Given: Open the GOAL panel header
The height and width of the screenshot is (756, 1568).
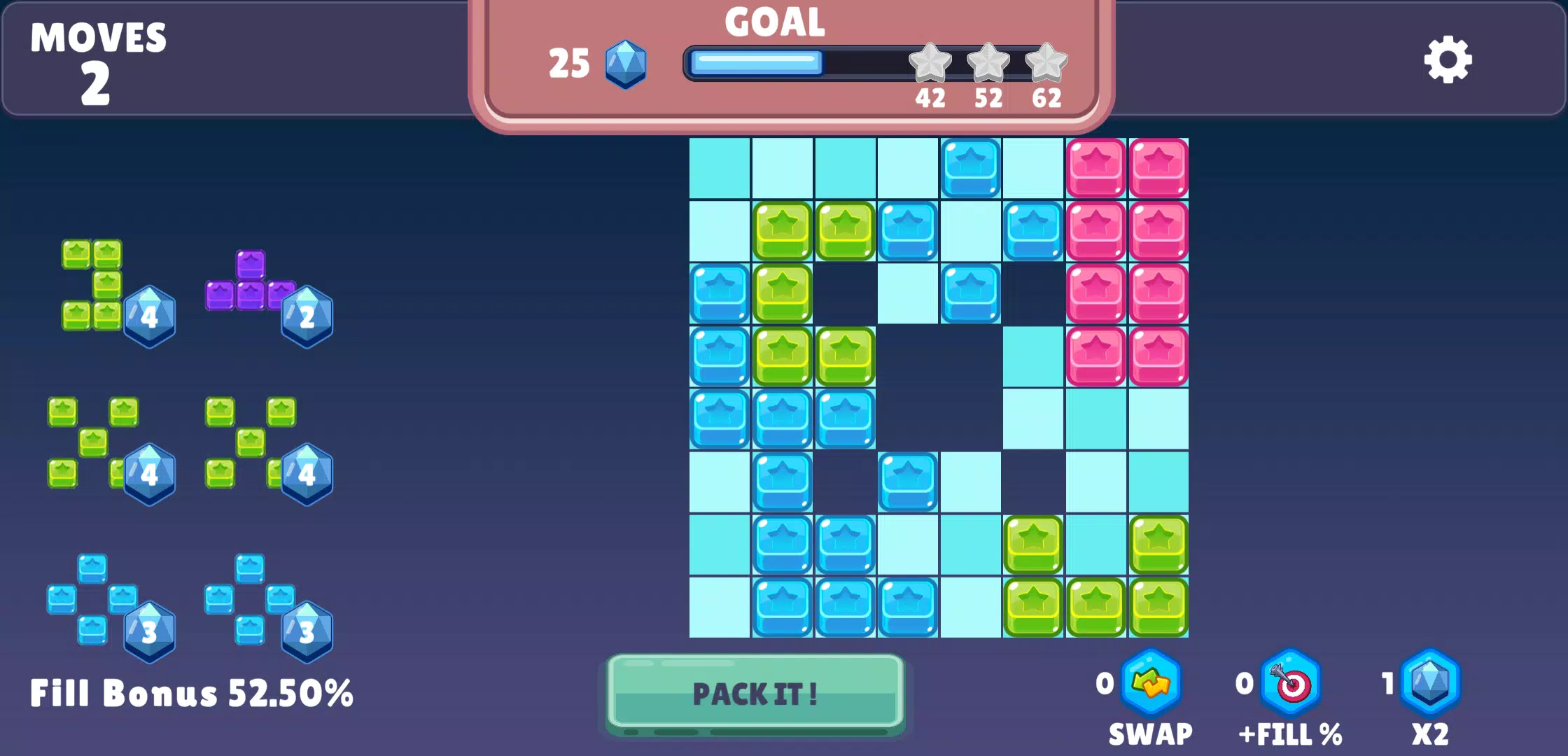Looking at the screenshot, I should [x=774, y=23].
